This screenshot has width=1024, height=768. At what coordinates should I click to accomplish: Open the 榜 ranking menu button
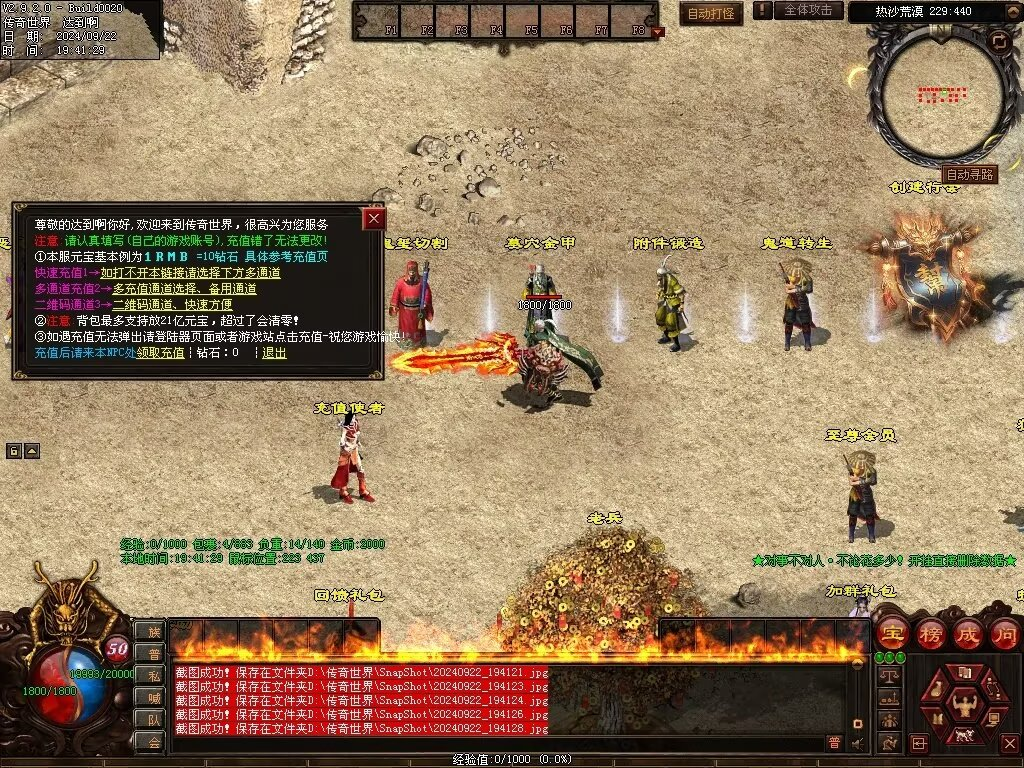930,633
